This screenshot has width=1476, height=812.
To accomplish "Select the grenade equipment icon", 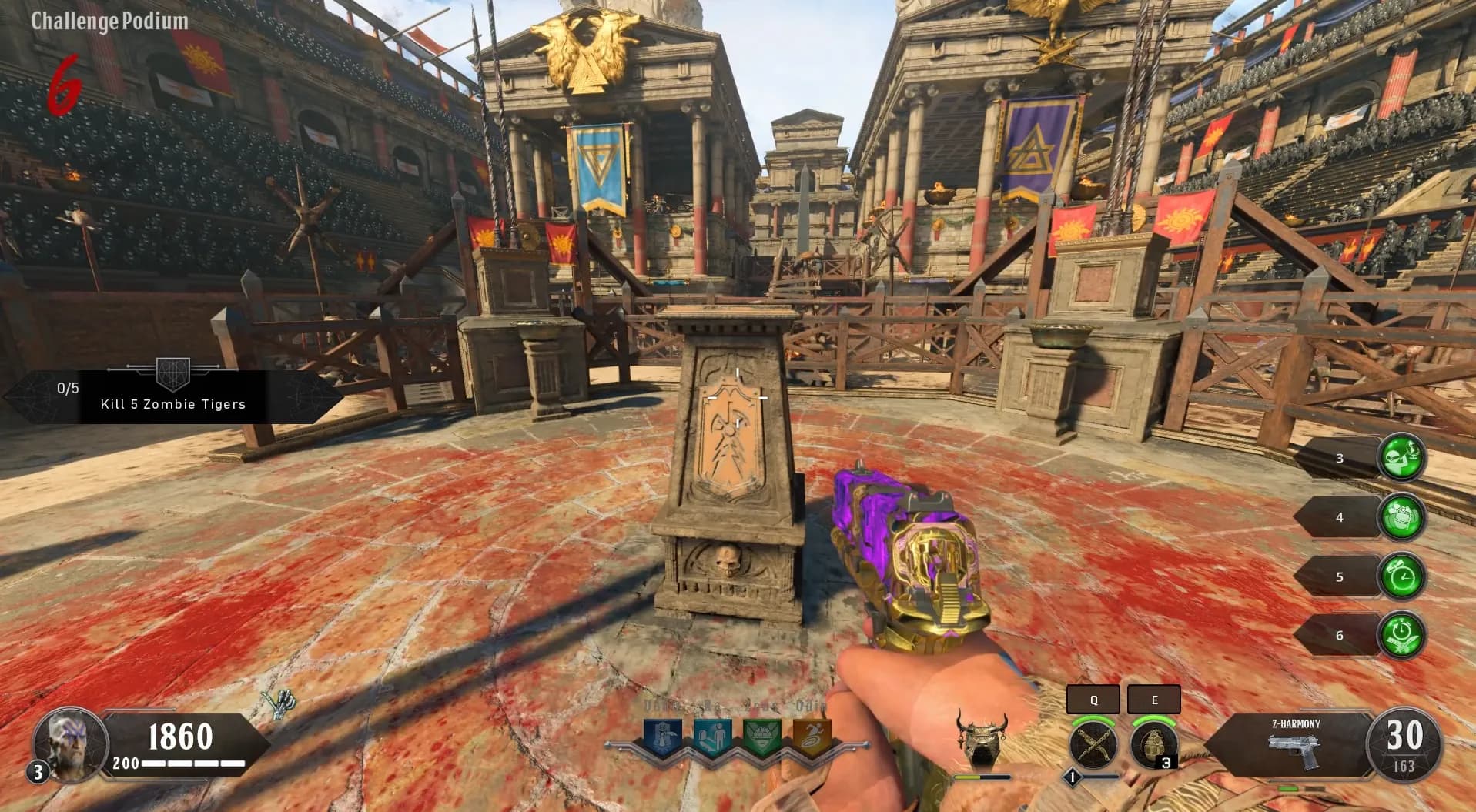I will (x=1153, y=745).
